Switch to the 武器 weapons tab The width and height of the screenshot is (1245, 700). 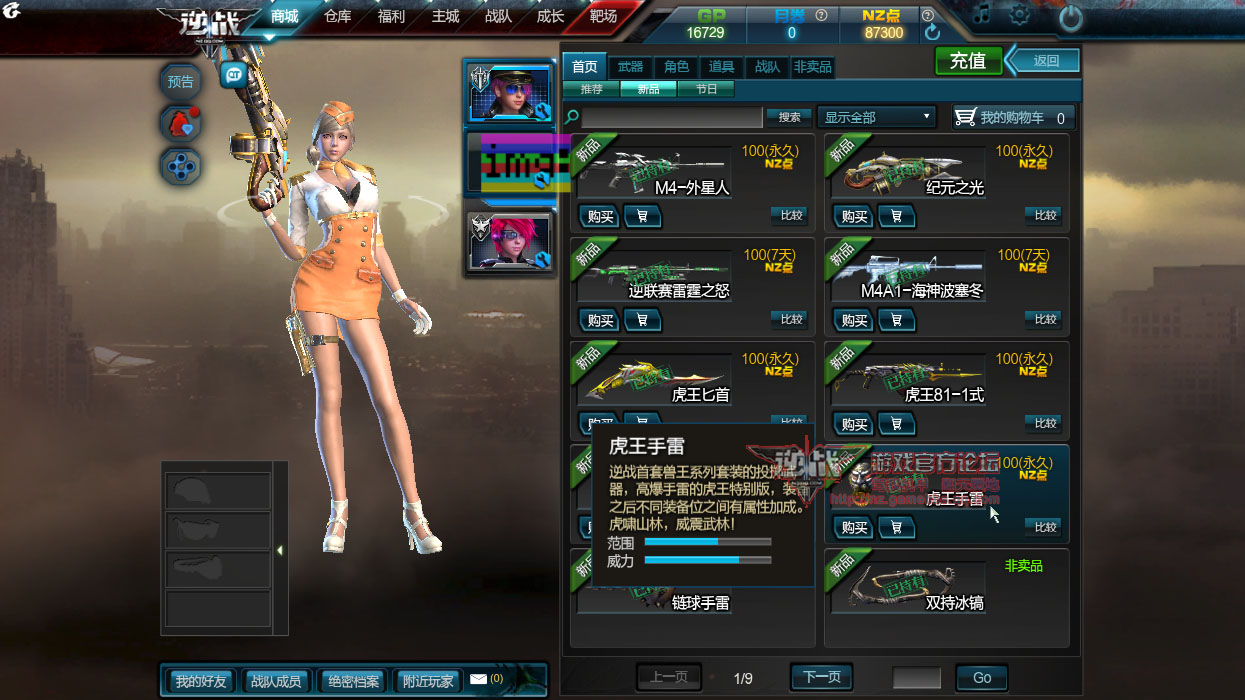(x=630, y=67)
